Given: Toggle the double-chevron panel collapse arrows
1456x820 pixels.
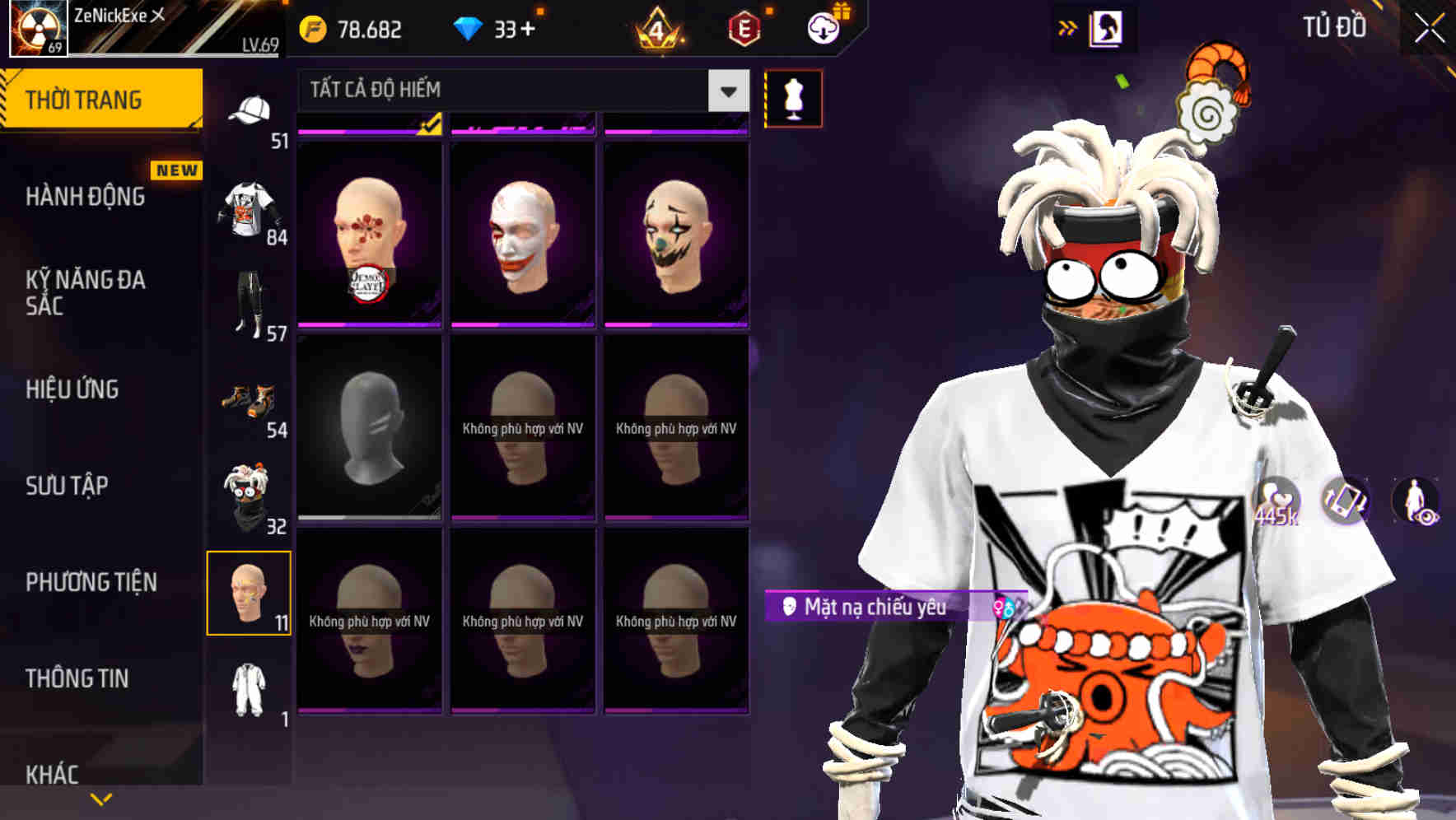Looking at the screenshot, I should click(x=1066, y=26).
